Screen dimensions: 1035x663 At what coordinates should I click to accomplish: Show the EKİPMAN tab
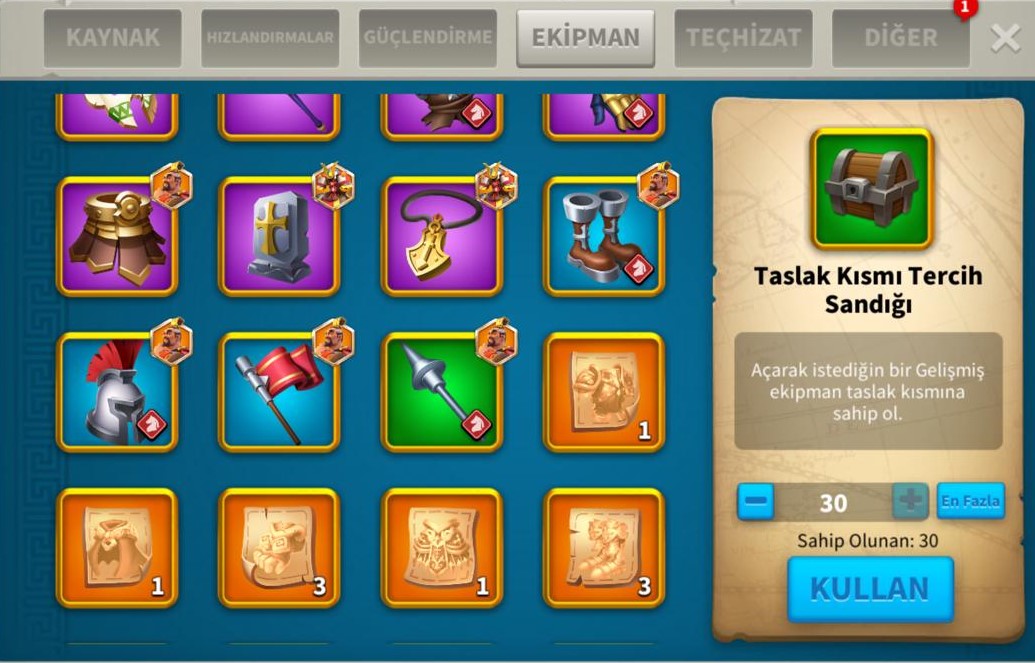585,38
